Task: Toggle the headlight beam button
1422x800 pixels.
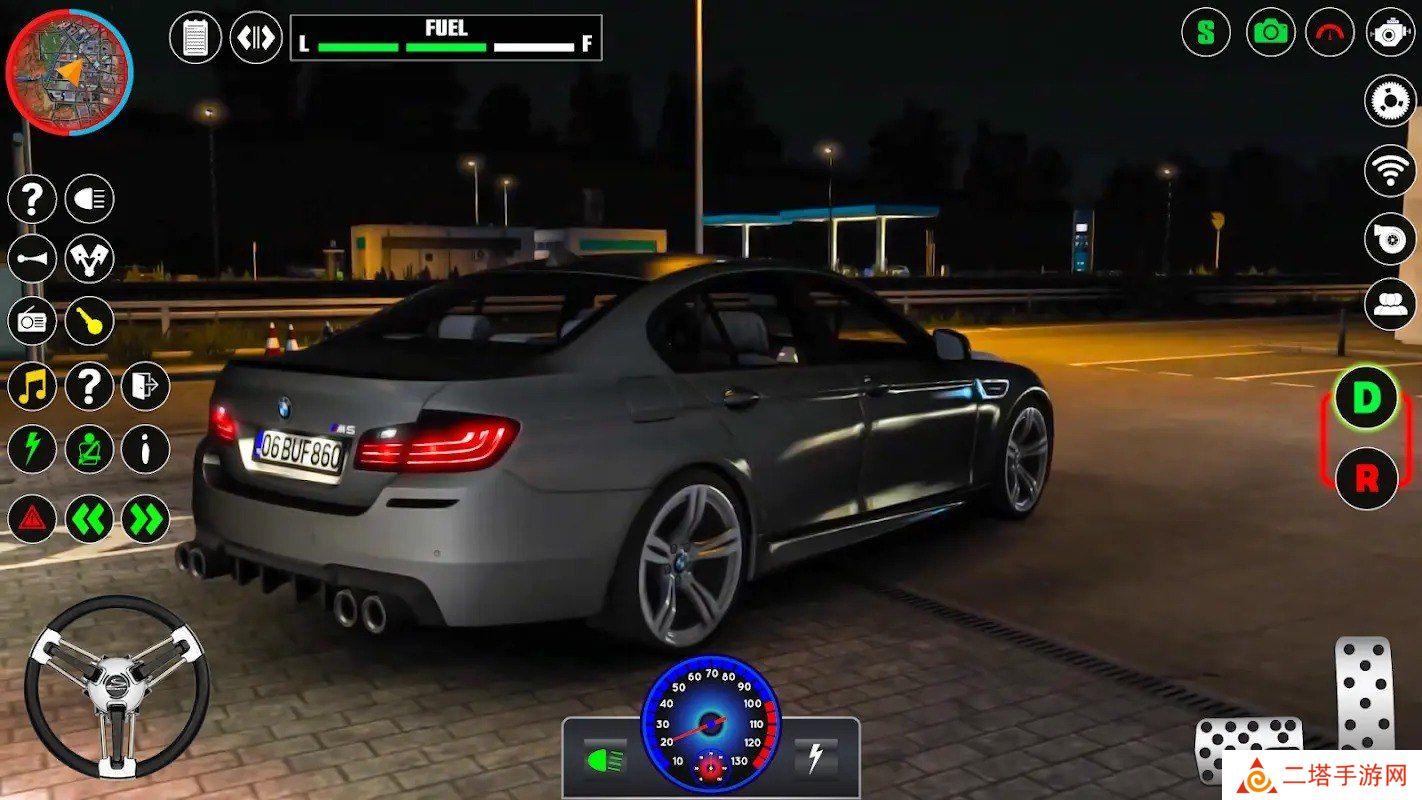Action: point(90,198)
